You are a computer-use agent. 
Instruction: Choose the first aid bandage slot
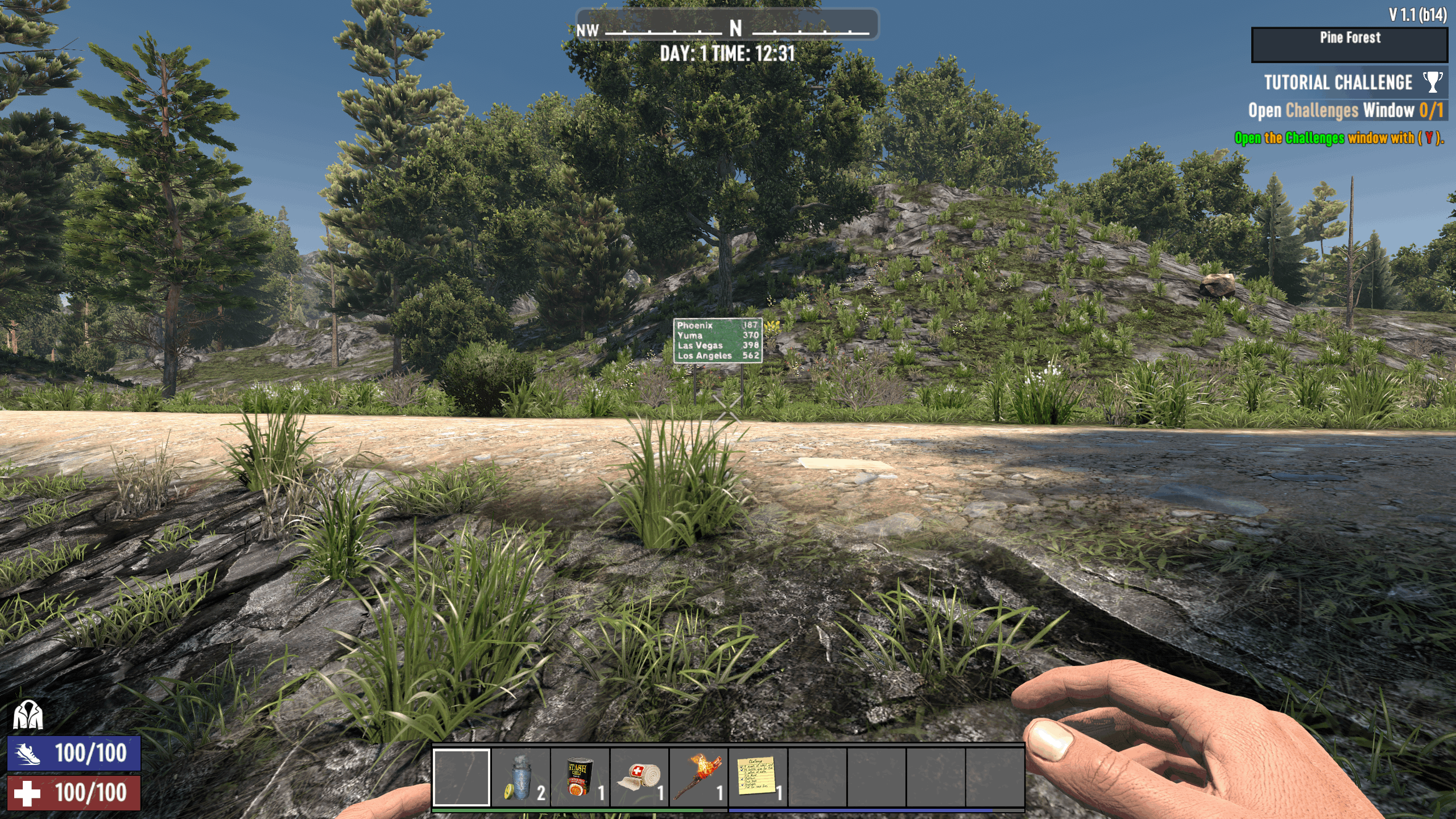639,777
